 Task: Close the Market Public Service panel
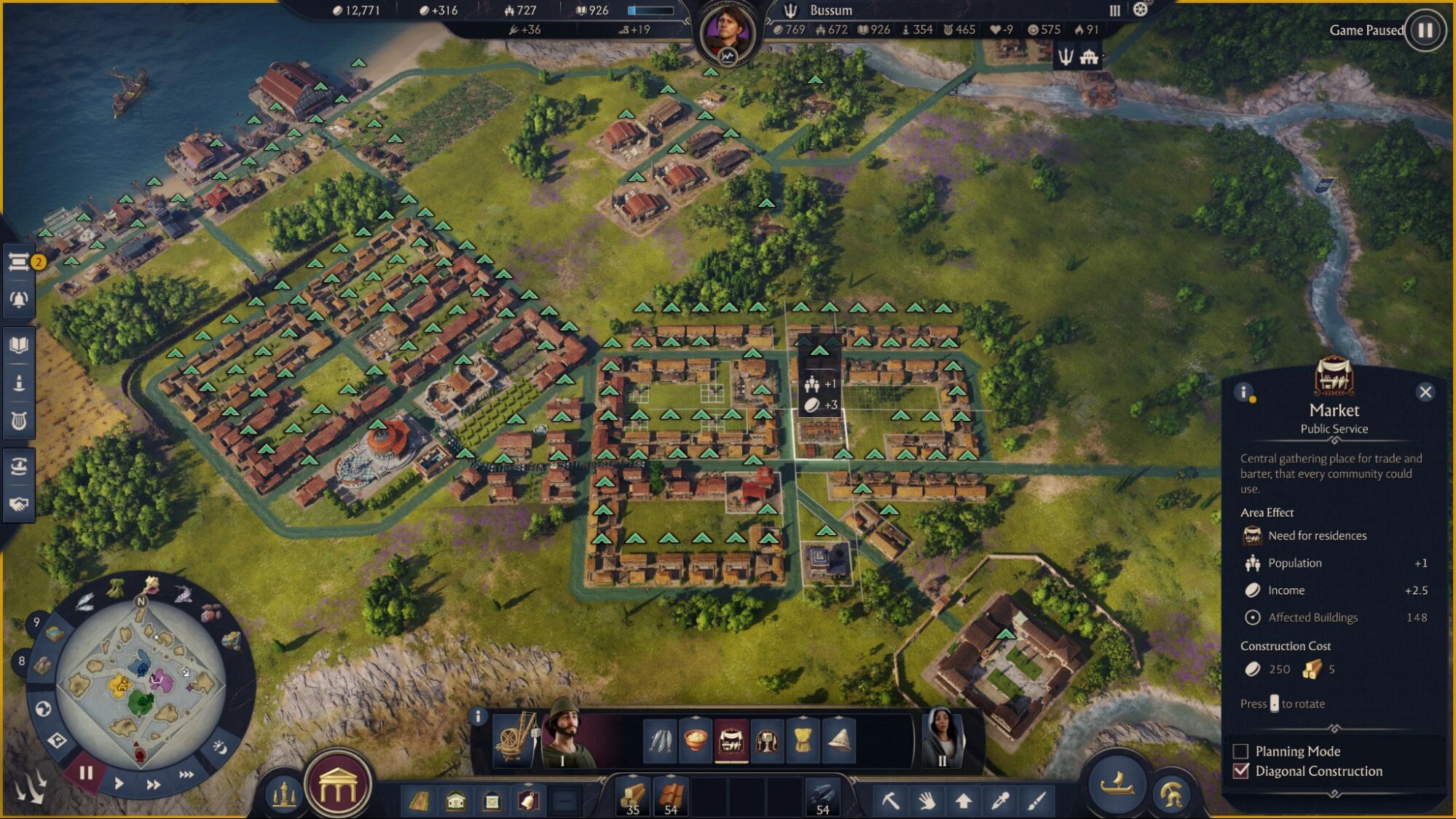click(x=1426, y=392)
